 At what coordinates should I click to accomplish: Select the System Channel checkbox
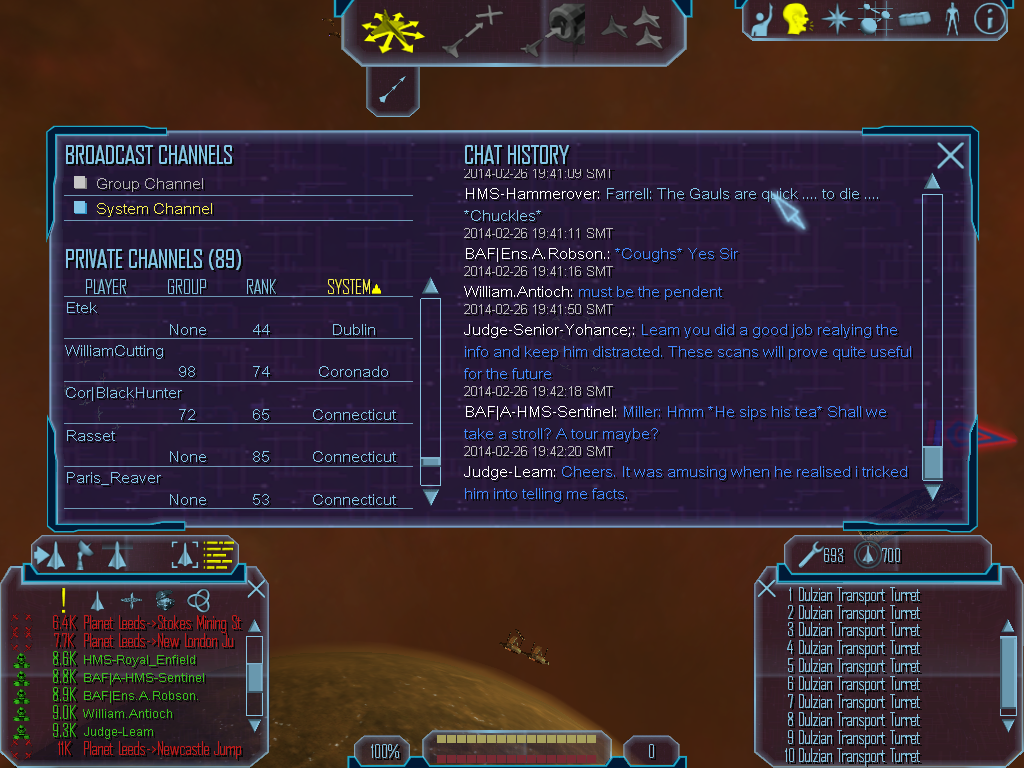tap(81, 208)
